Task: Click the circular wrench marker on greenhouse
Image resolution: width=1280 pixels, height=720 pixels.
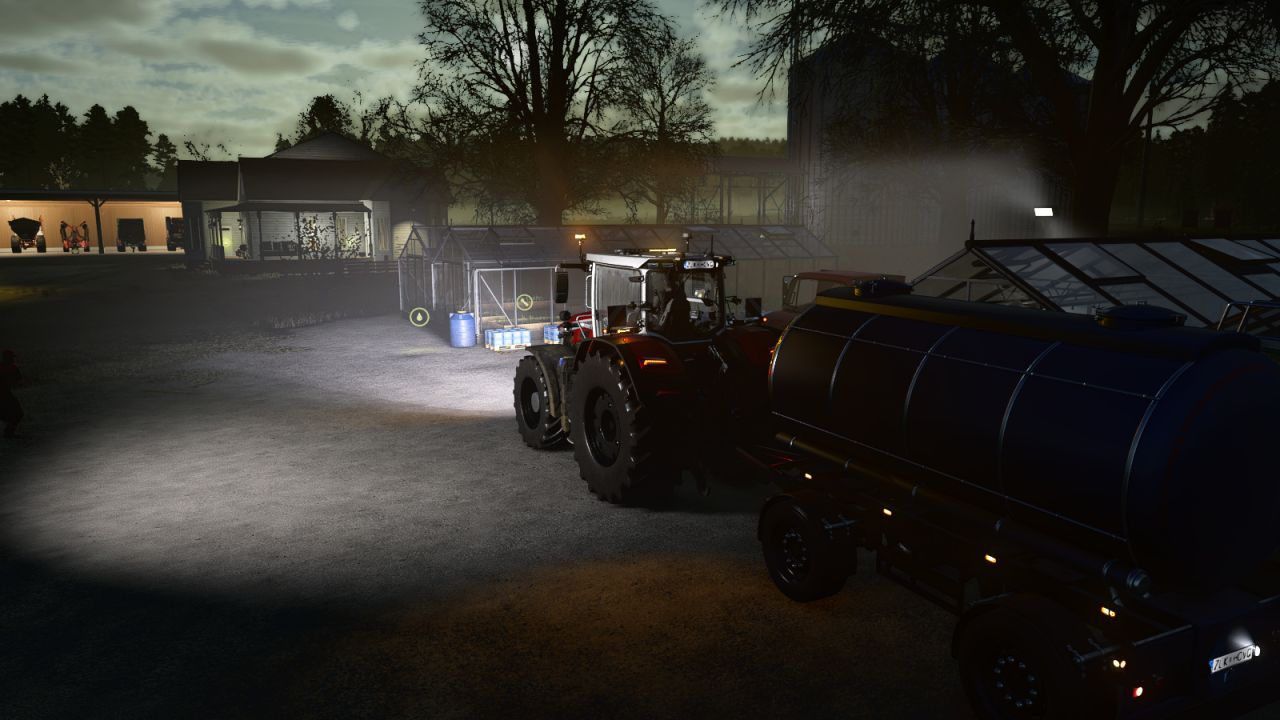Action: pos(525,301)
